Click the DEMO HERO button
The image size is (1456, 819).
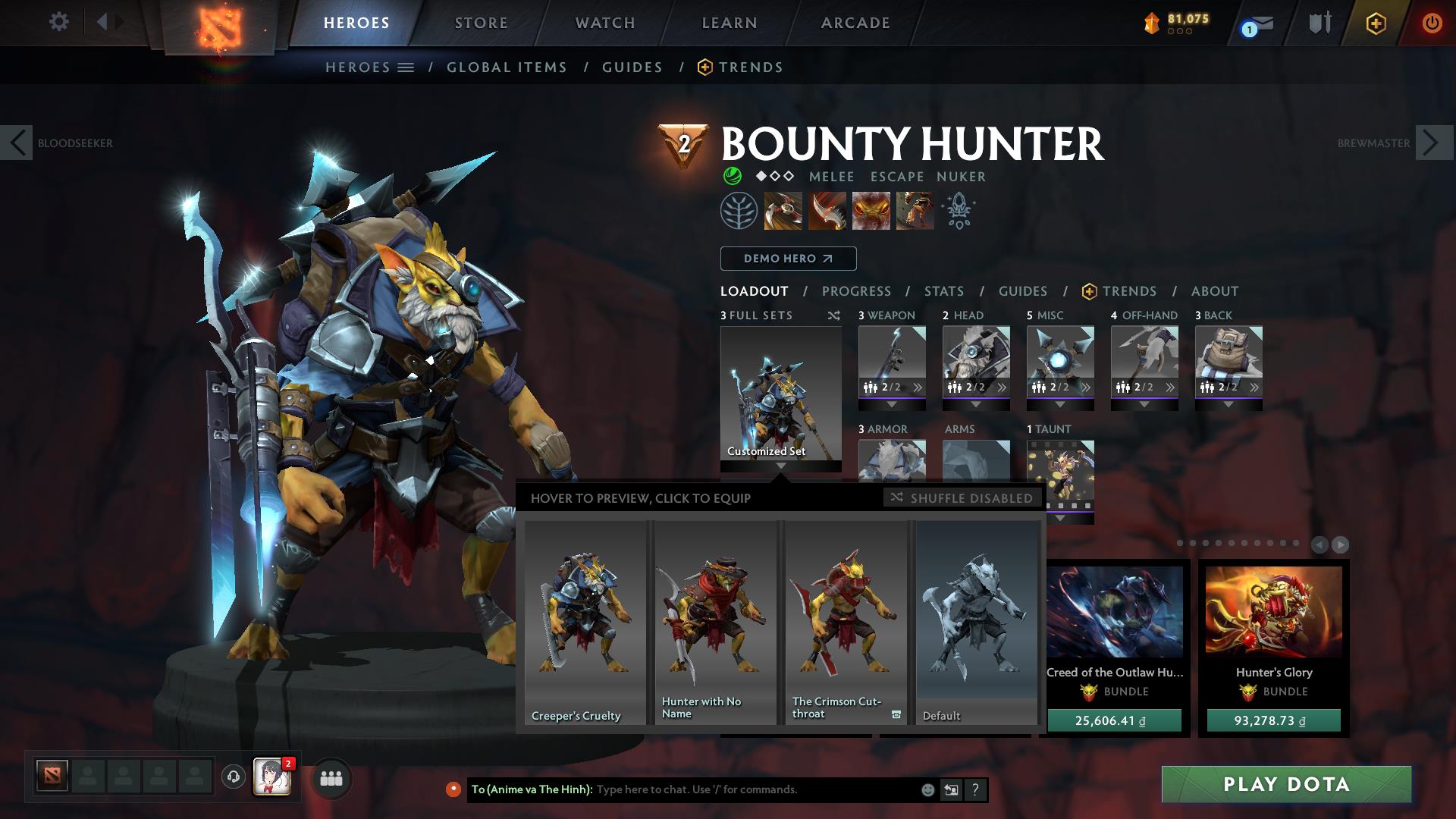pos(787,258)
